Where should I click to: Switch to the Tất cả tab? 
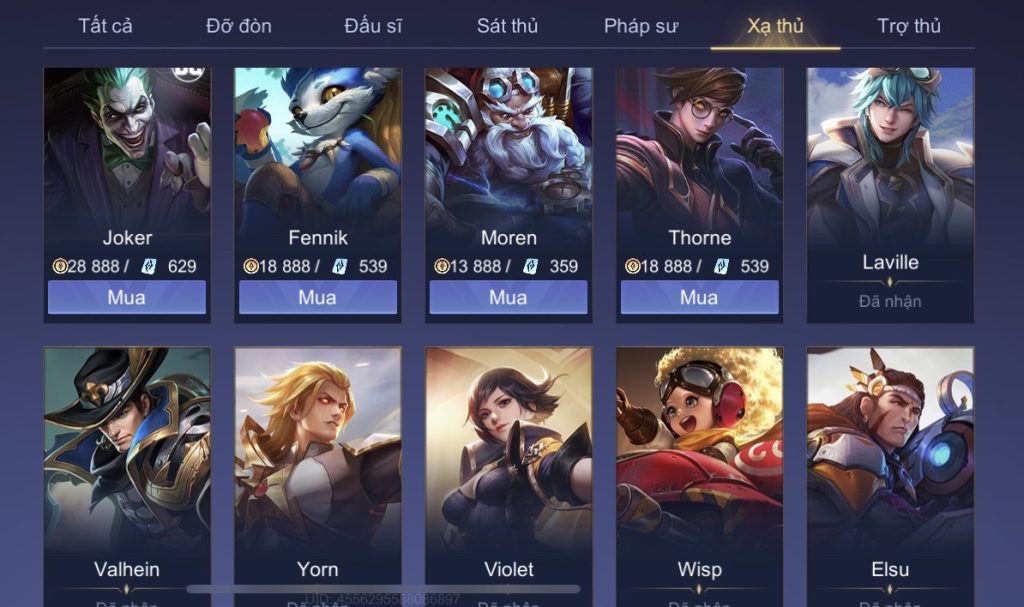pyautogui.click(x=105, y=26)
